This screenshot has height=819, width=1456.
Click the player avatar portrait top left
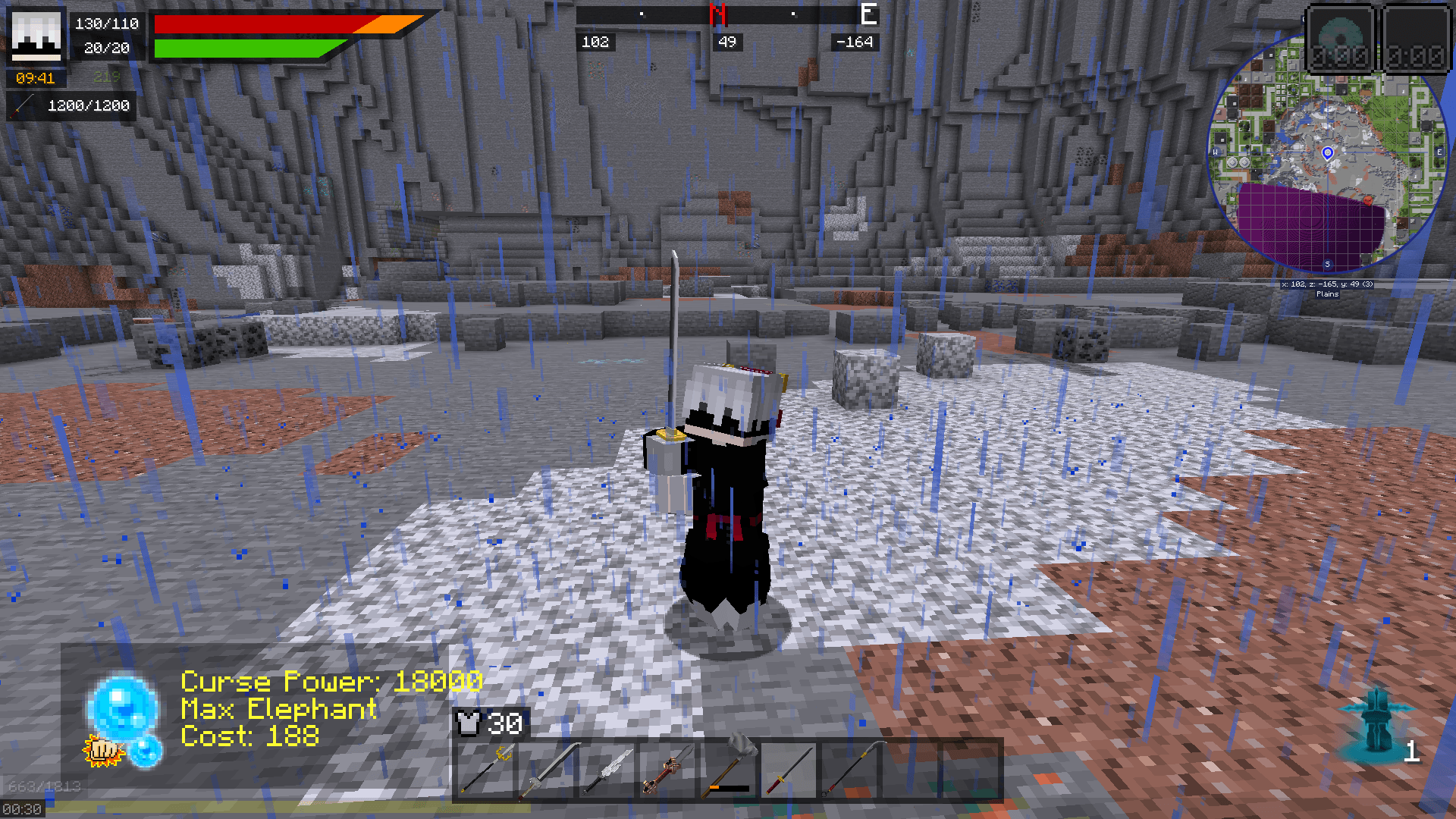(36, 36)
